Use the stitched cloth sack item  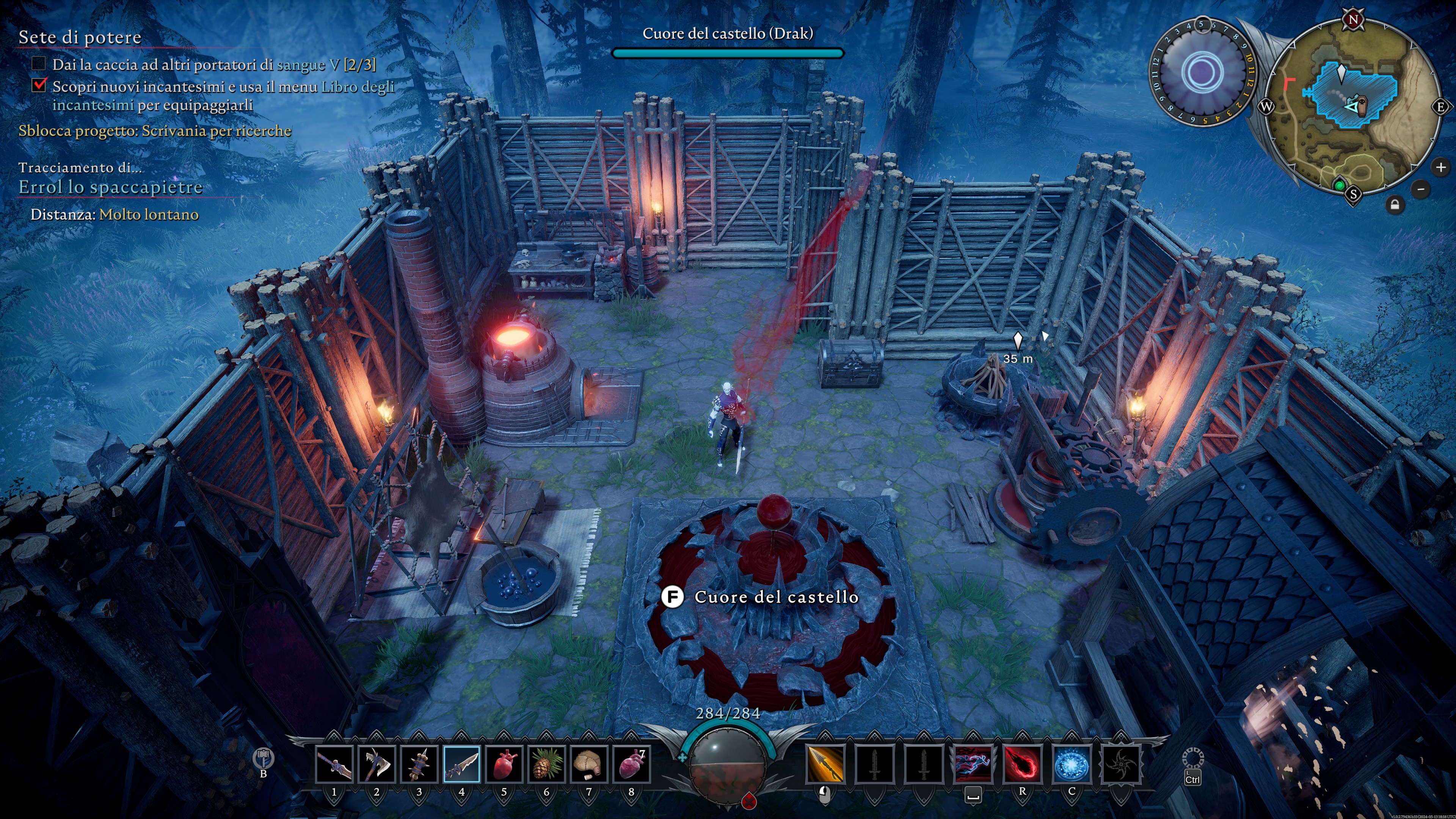pyautogui.click(x=588, y=764)
